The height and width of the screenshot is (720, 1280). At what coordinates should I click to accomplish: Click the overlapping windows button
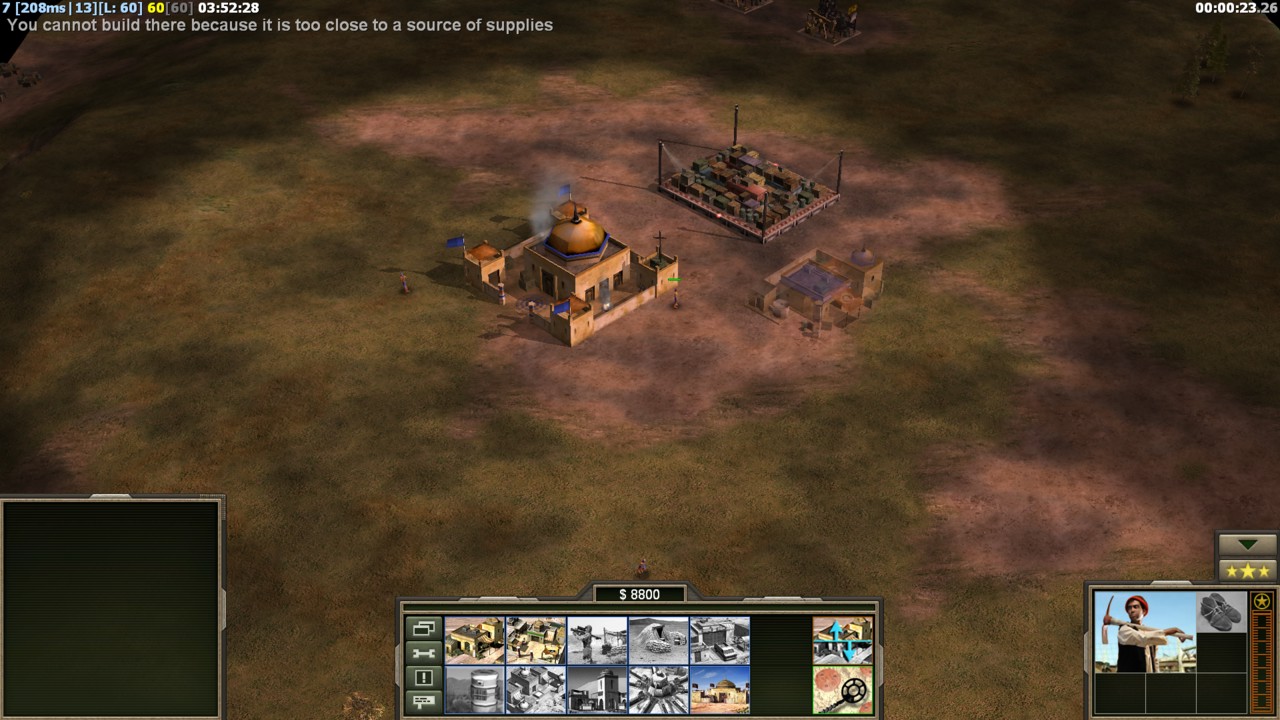[423, 629]
